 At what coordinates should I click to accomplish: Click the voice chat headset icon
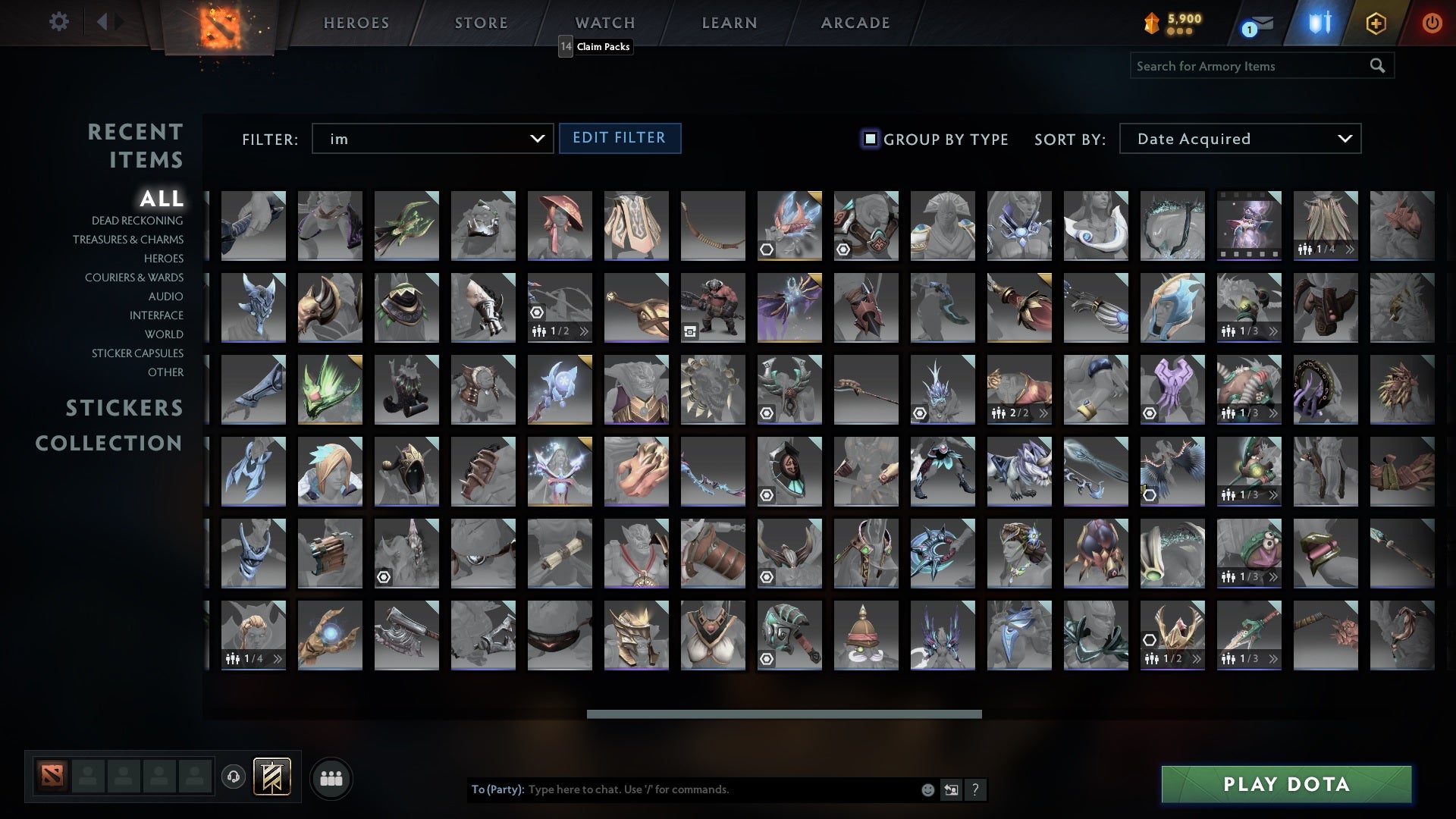pos(232,777)
